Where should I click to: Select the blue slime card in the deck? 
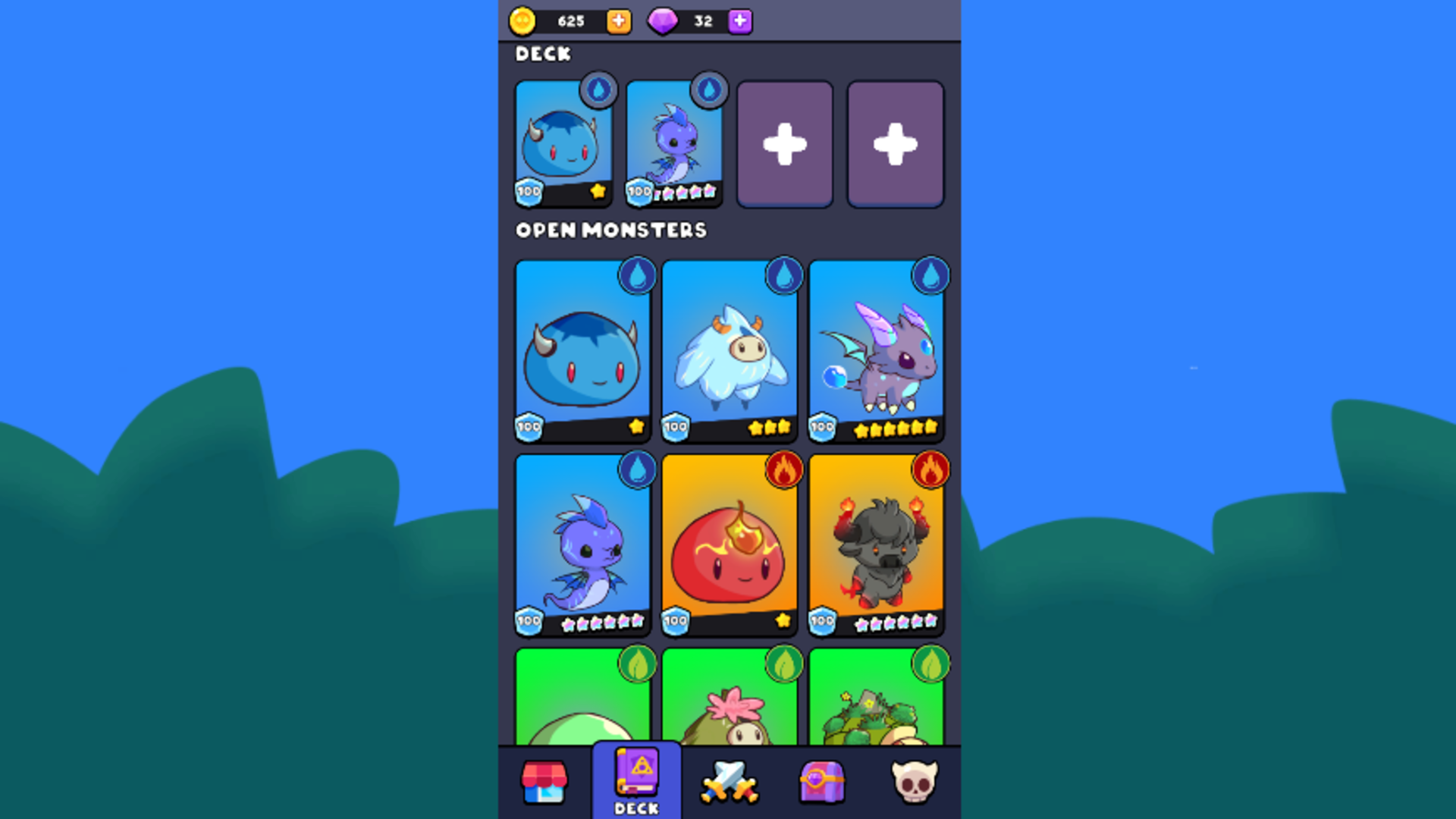pos(563,143)
